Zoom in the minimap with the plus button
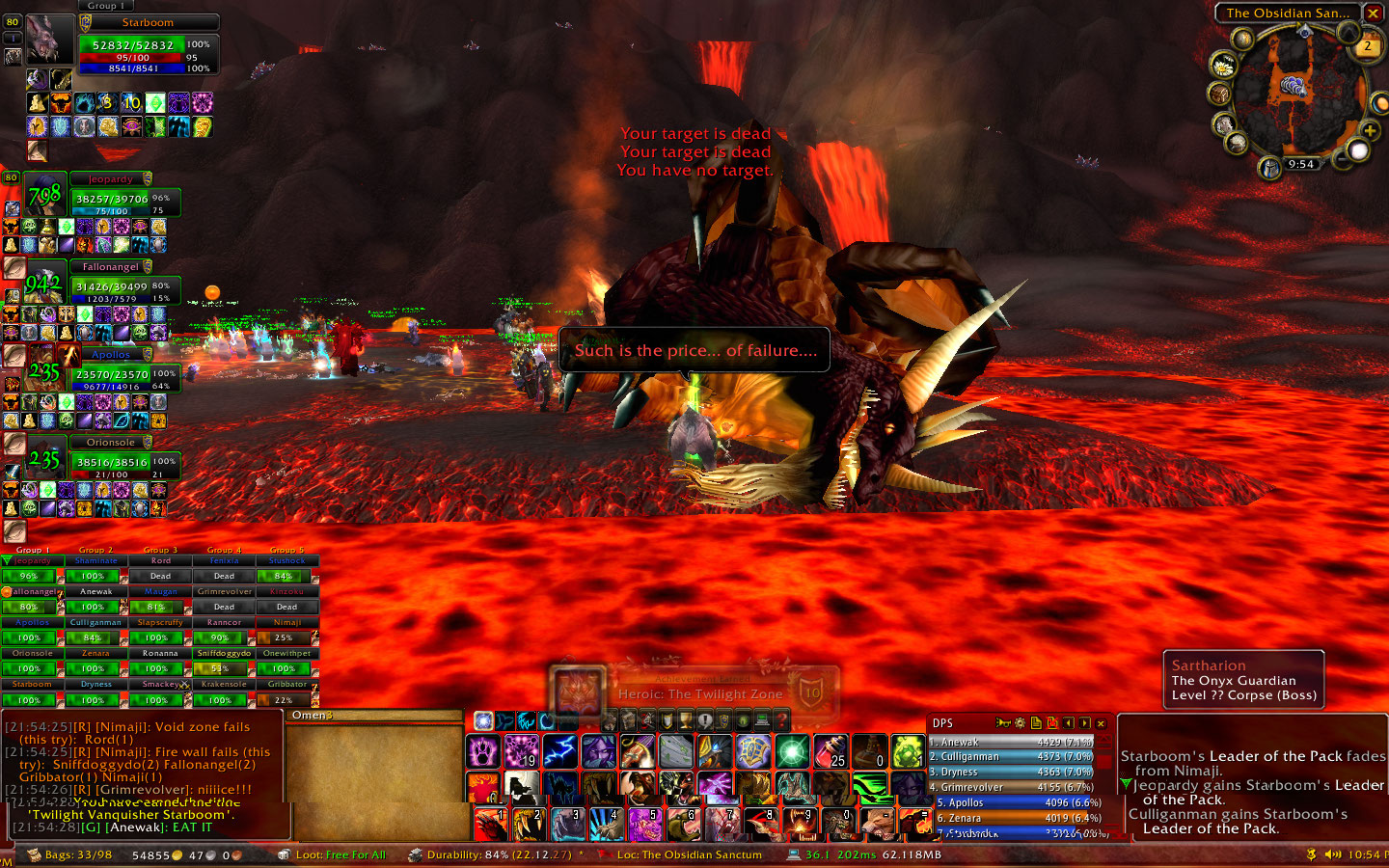The height and width of the screenshot is (868, 1389). tap(1370, 130)
